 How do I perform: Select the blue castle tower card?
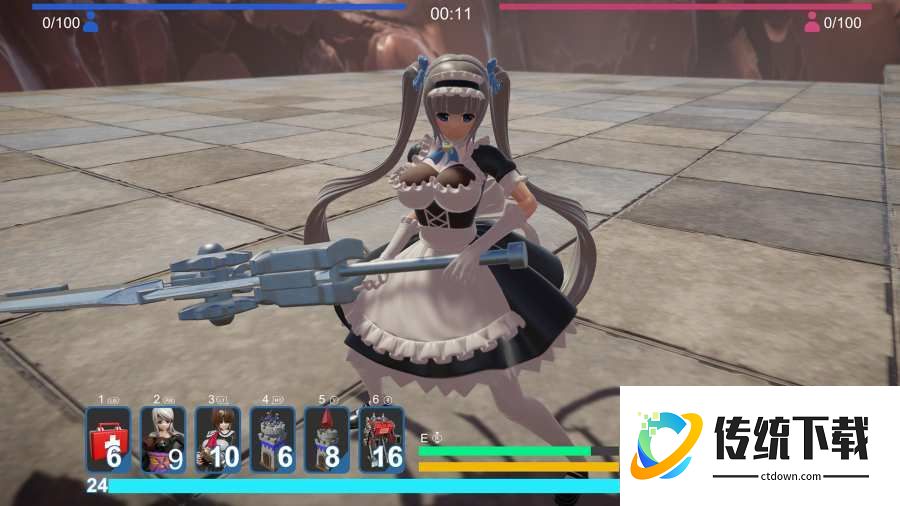[272, 439]
